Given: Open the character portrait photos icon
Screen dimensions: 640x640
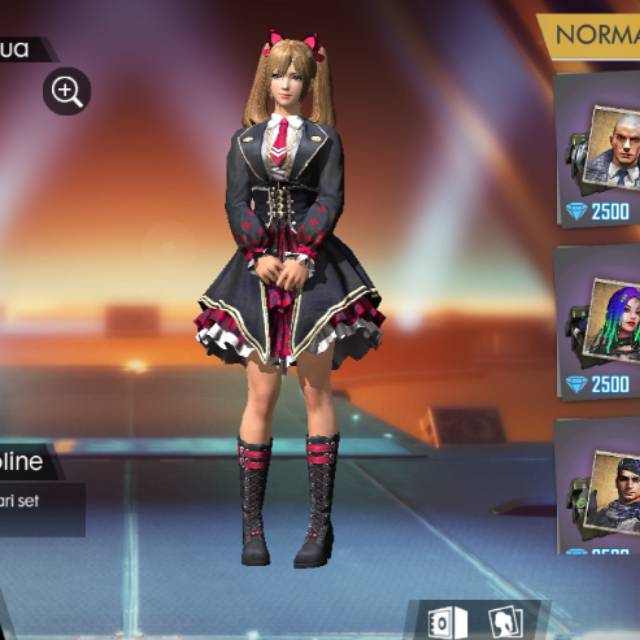Looking at the screenshot, I should click(x=505, y=622).
